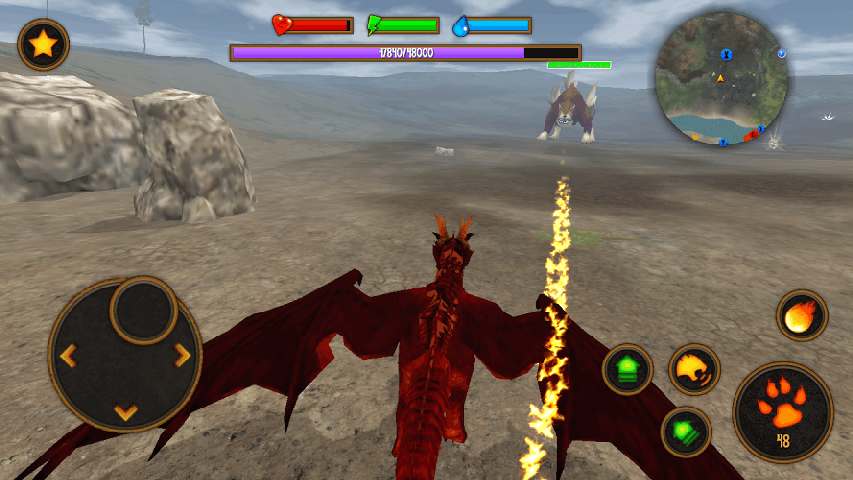
Task: Tap the upright green arrow button
Action: coord(628,370)
